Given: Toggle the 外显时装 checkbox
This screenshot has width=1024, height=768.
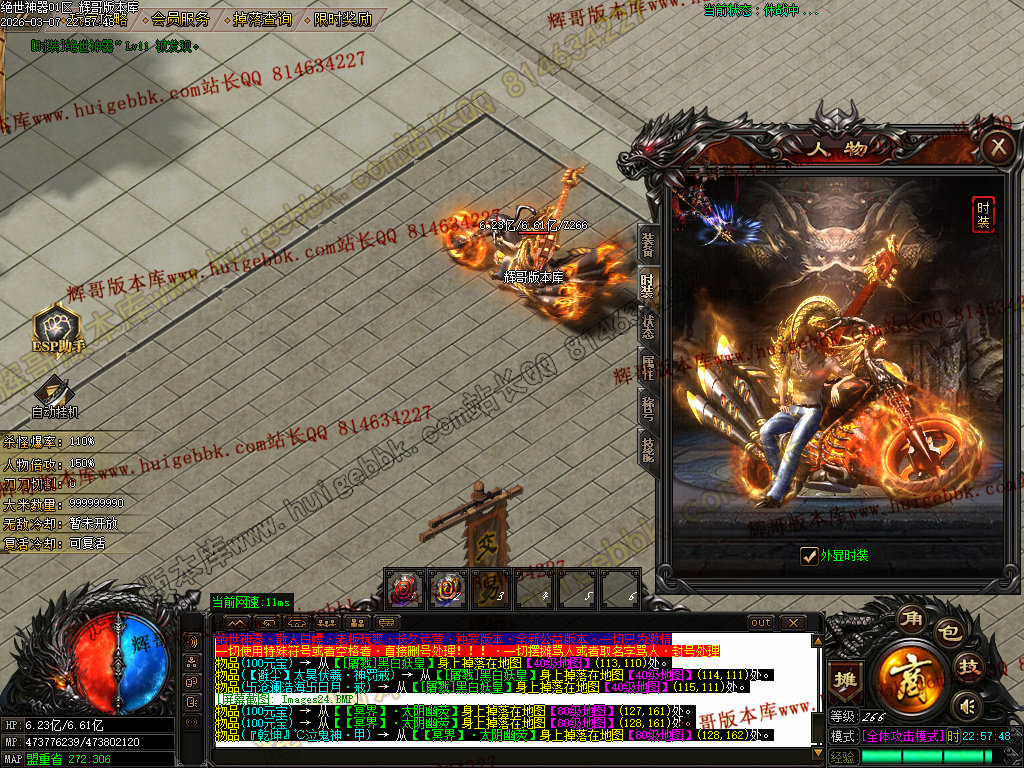Looking at the screenshot, I should coord(809,556).
